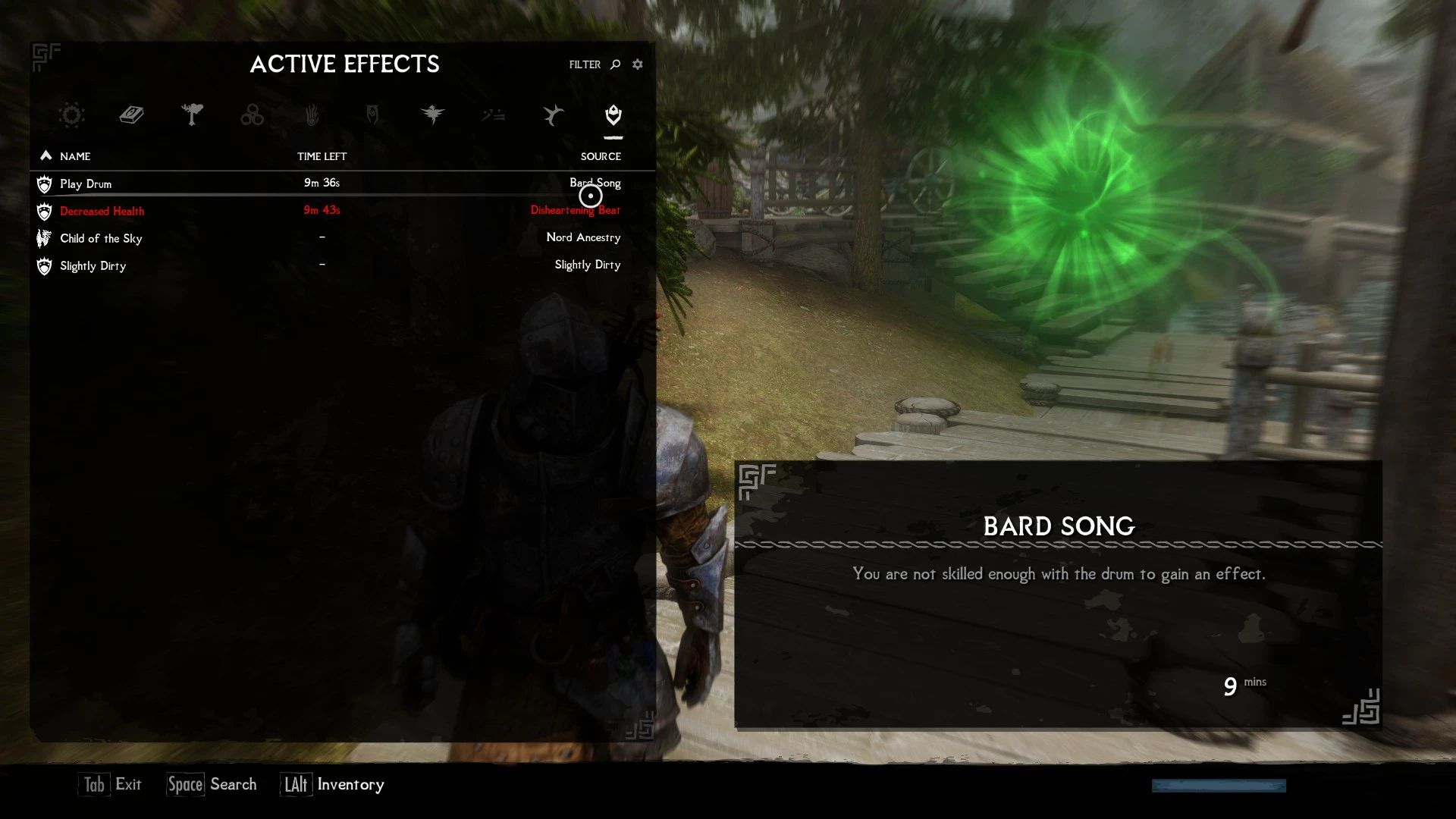
Task: Click the Daedric symbol filter icon
Action: click(373, 115)
